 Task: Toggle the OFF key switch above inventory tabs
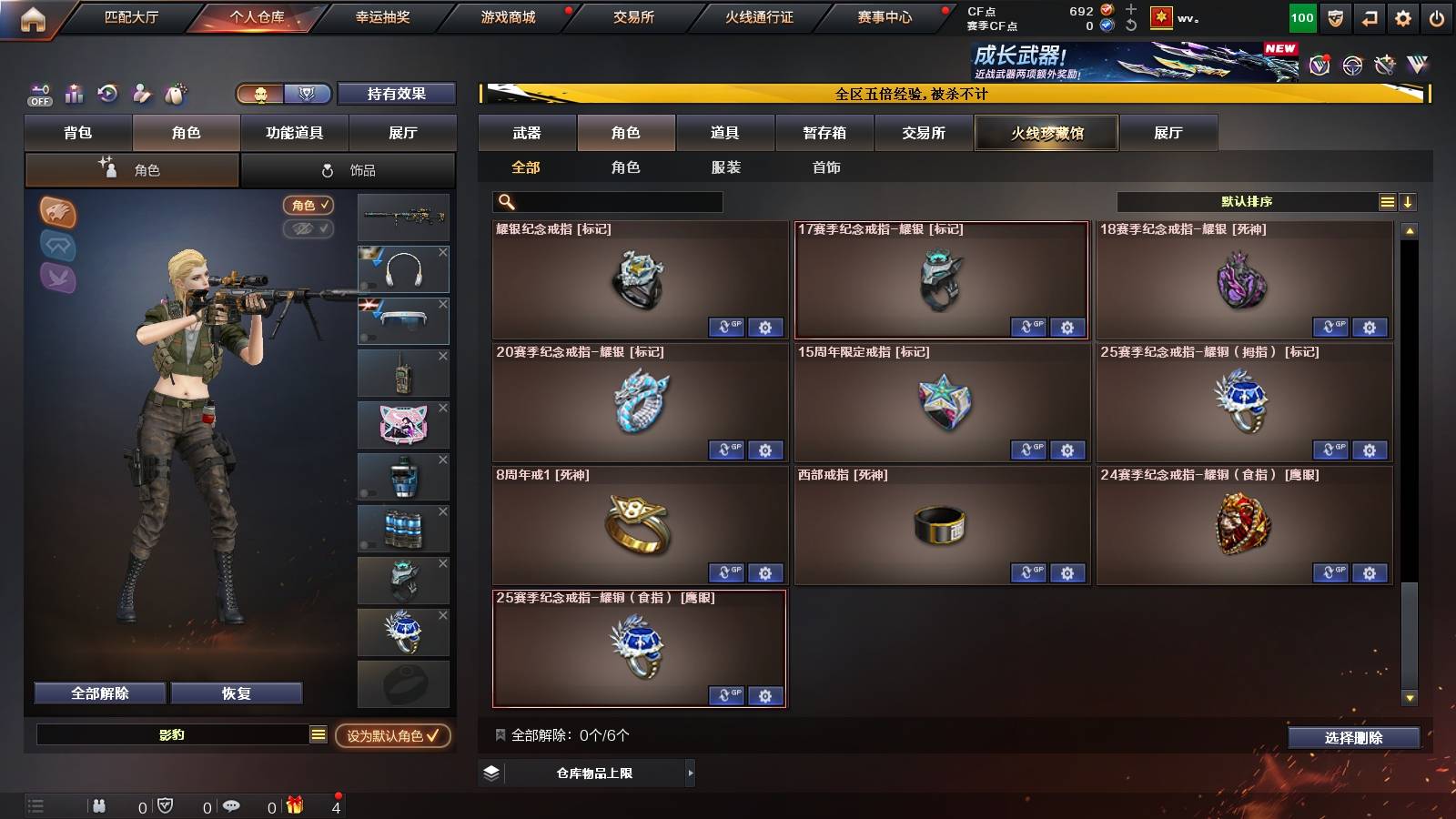click(x=38, y=94)
